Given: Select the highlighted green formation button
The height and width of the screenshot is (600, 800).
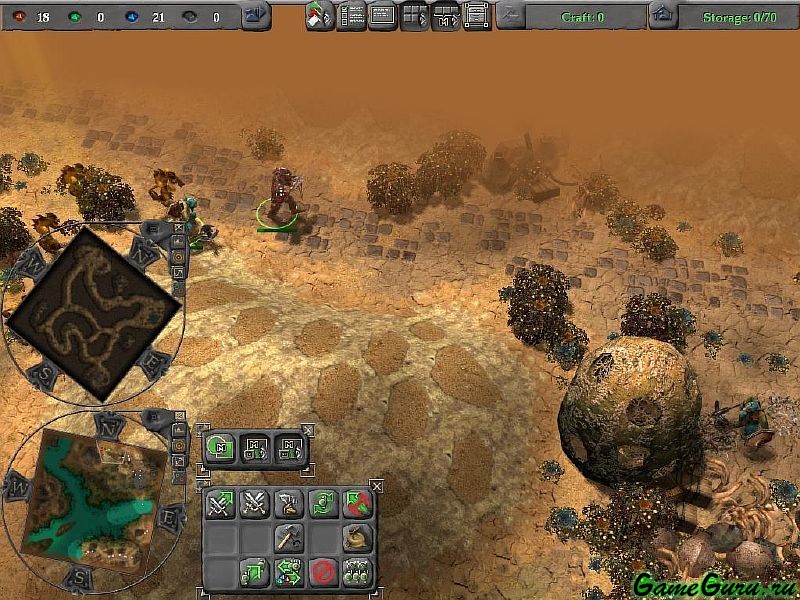Looking at the screenshot, I should [x=221, y=447].
